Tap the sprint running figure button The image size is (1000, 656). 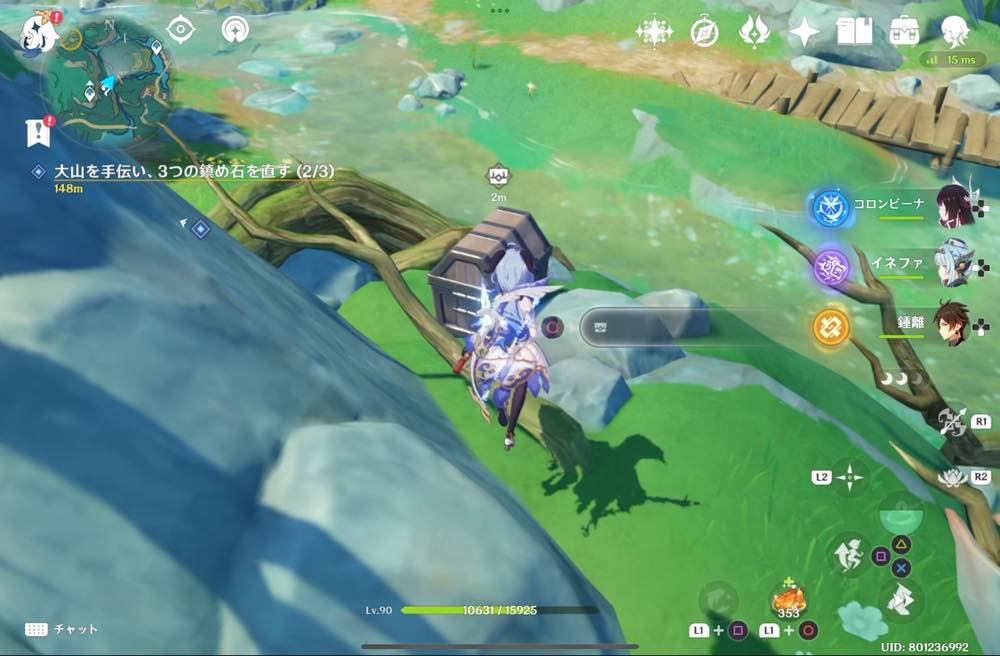[x=848, y=555]
